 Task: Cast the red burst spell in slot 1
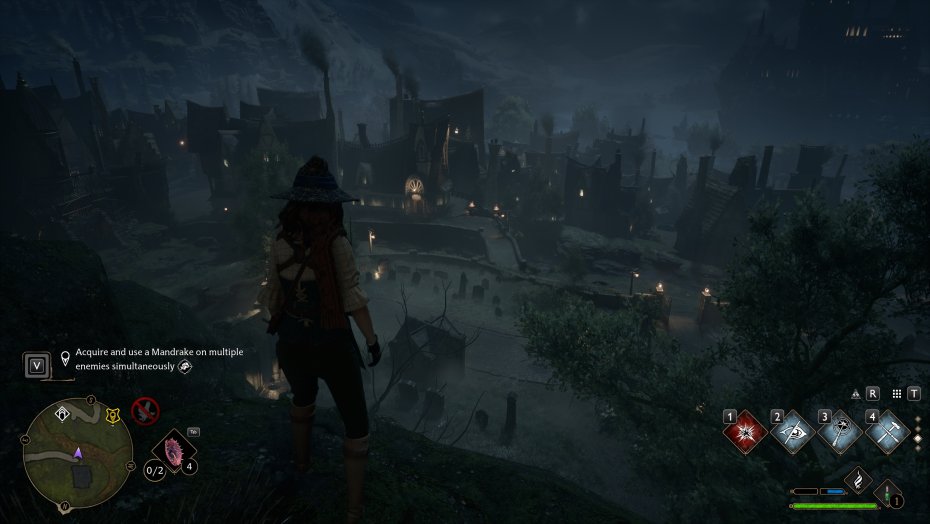tap(745, 433)
